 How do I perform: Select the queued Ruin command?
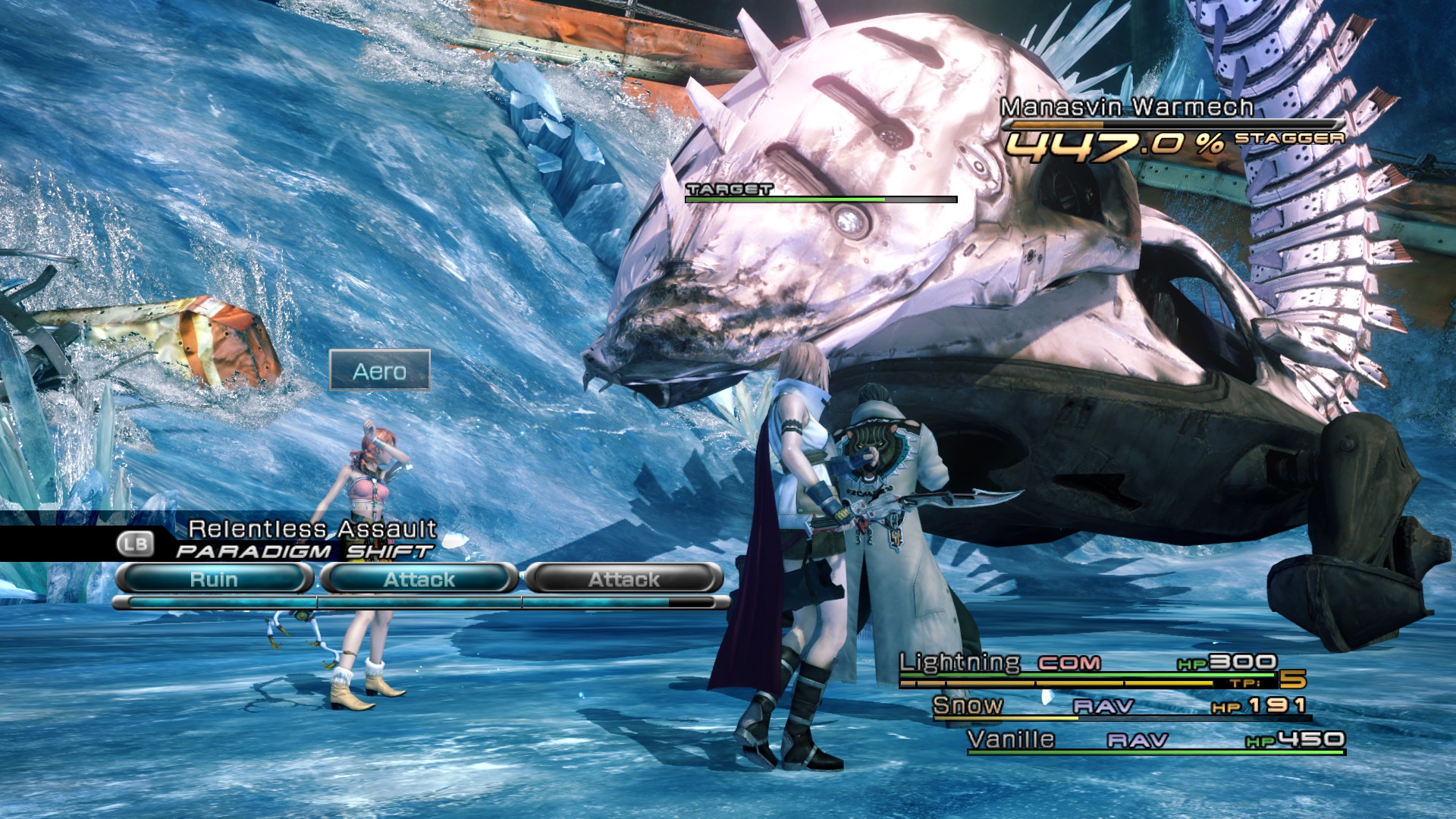tap(214, 579)
